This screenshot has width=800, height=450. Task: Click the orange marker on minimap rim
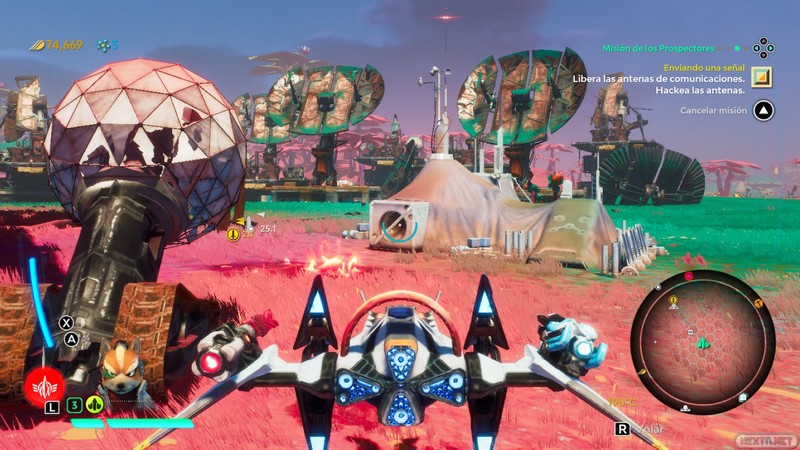[x=758, y=302]
